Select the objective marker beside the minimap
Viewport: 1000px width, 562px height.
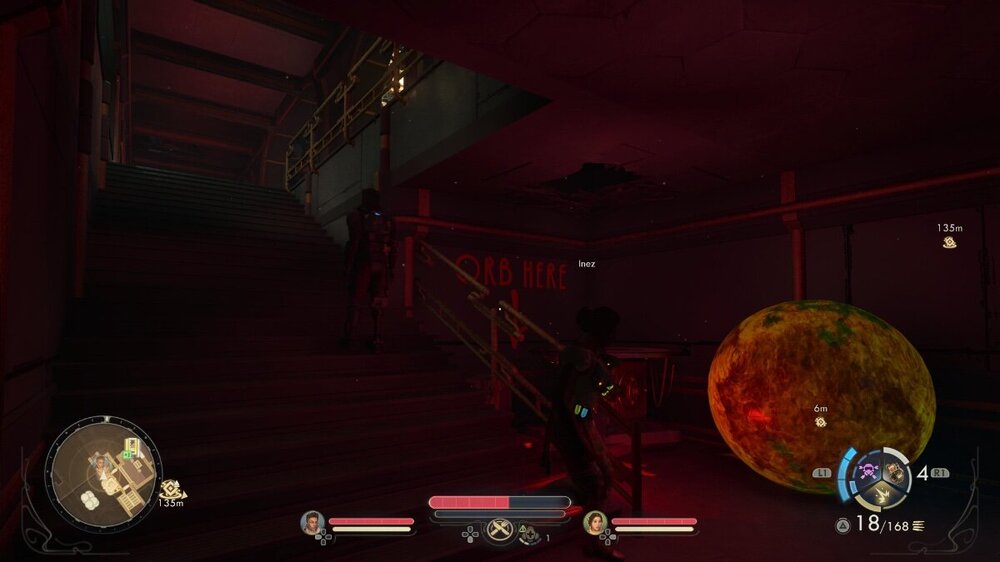click(x=170, y=489)
